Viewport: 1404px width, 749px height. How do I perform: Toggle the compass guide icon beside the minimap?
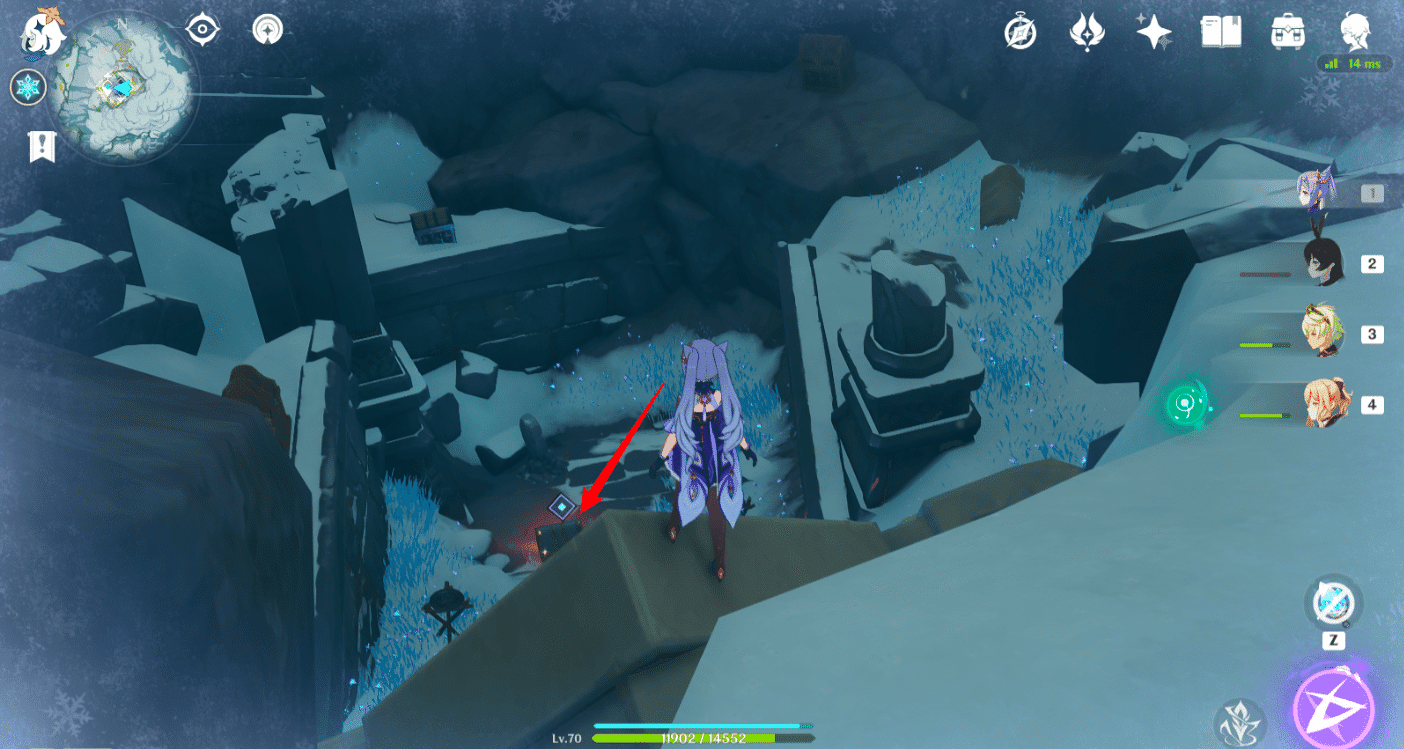pos(266,30)
